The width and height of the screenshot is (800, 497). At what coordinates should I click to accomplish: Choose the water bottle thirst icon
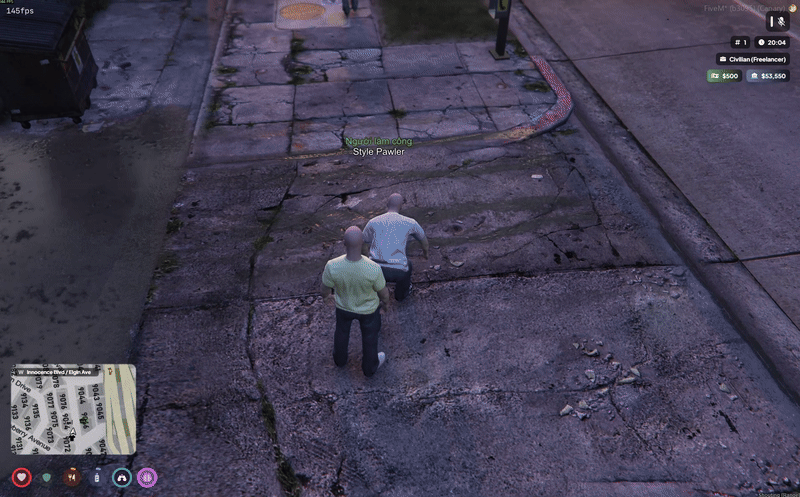tap(96, 478)
